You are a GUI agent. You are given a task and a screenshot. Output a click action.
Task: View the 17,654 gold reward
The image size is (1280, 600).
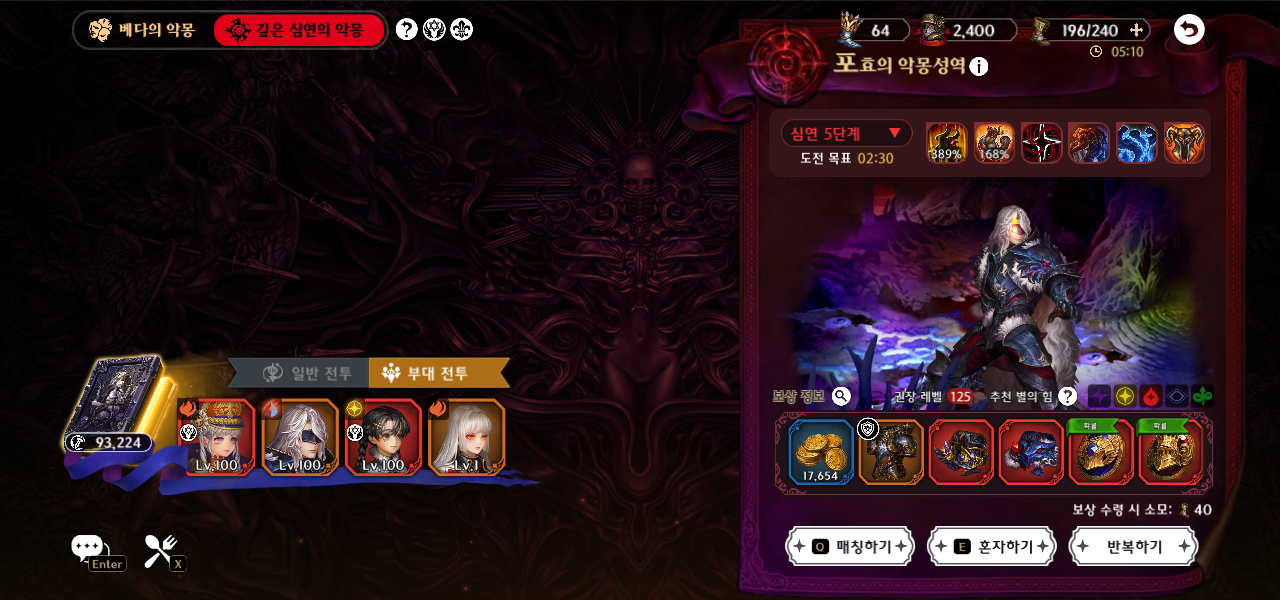(x=821, y=452)
